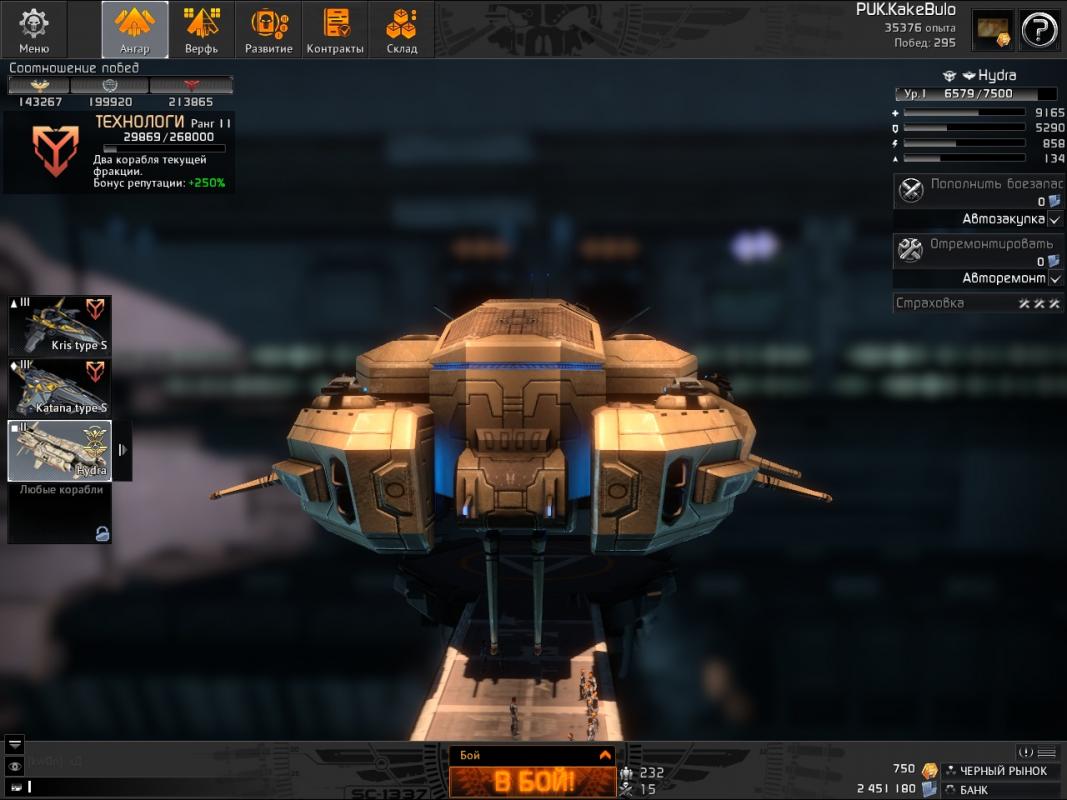Open the Меню main menu
Screen dimensions: 1067x800
[34, 30]
